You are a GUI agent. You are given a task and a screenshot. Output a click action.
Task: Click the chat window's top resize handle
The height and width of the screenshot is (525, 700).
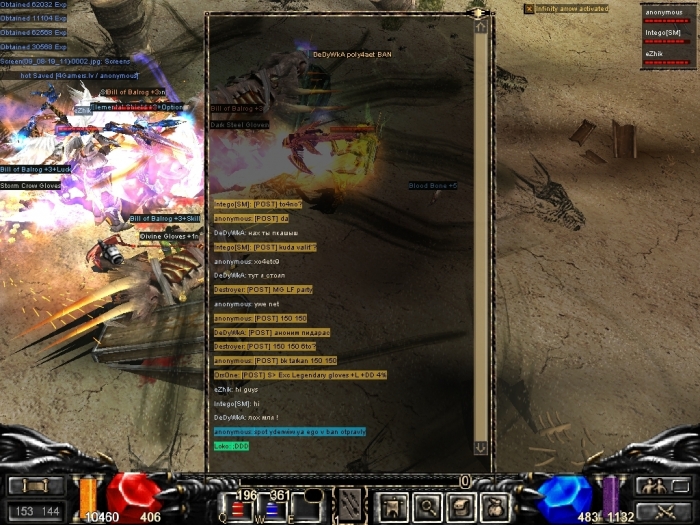[480, 13]
